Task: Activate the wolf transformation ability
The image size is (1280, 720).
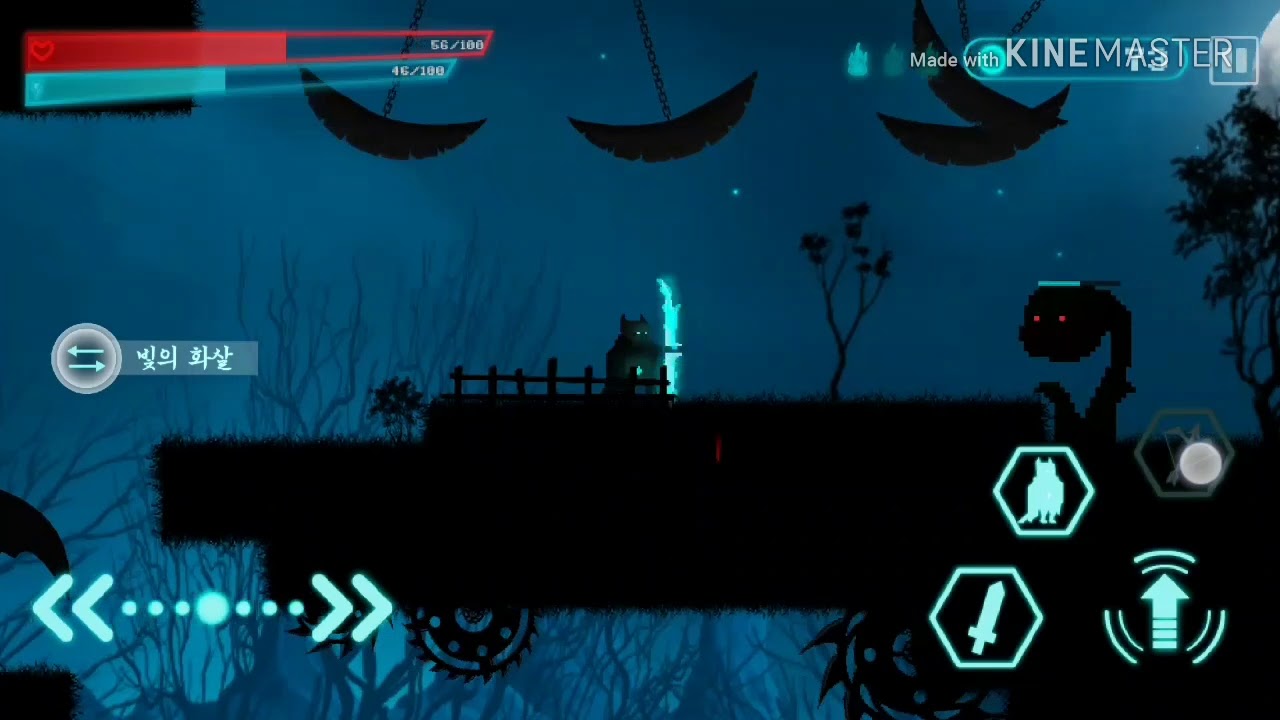Action: point(1043,491)
